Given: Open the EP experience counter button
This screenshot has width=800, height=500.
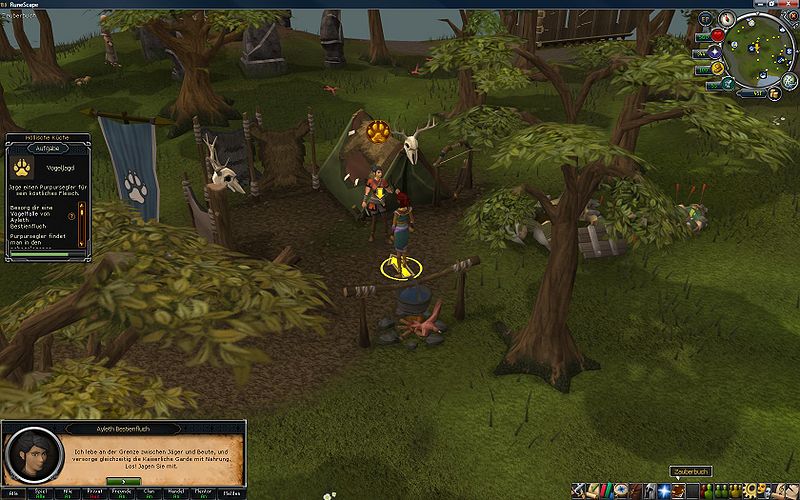Looking at the screenshot, I should (x=705, y=19).
